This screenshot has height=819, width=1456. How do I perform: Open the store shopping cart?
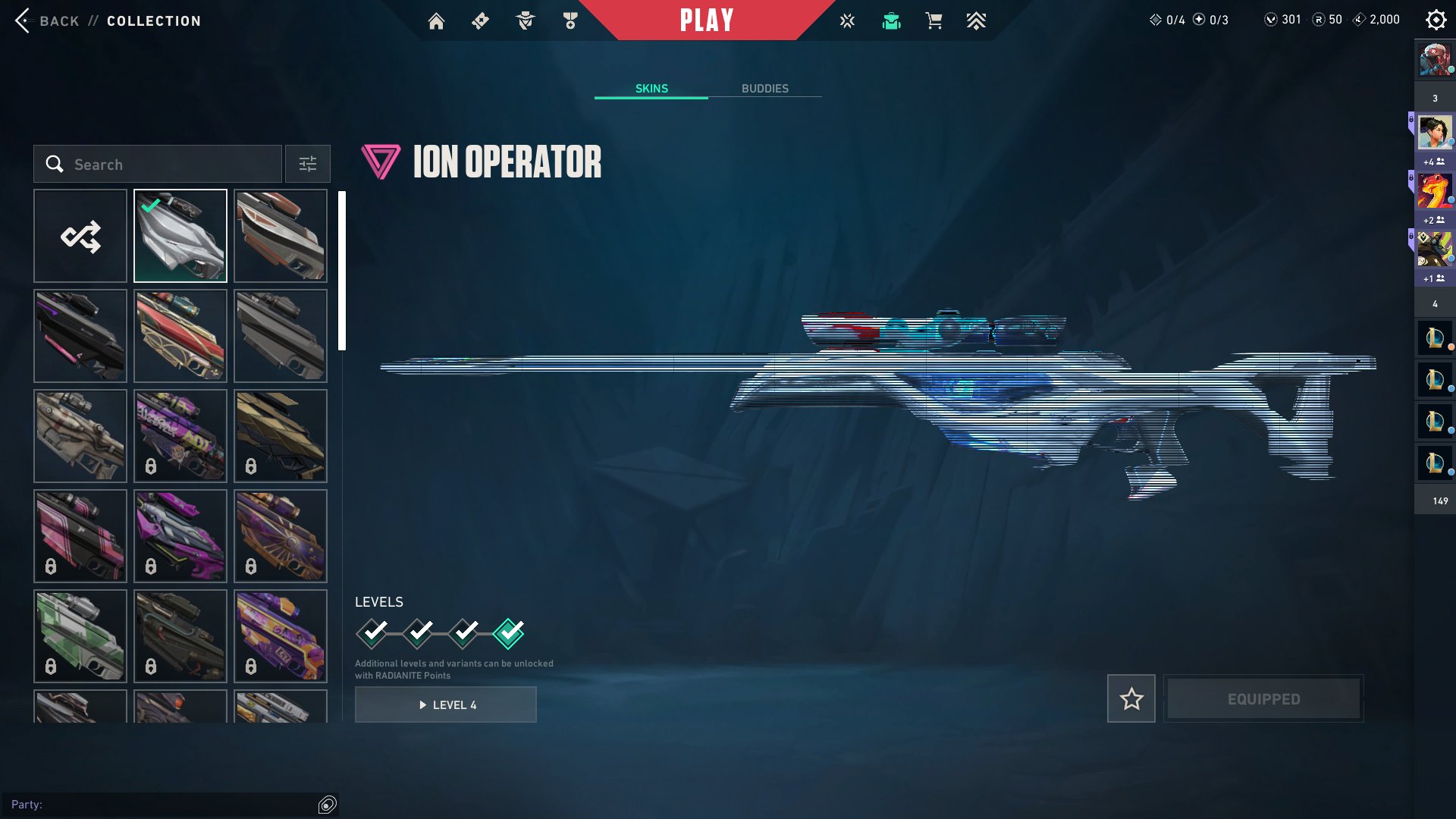tap(934, 21)
